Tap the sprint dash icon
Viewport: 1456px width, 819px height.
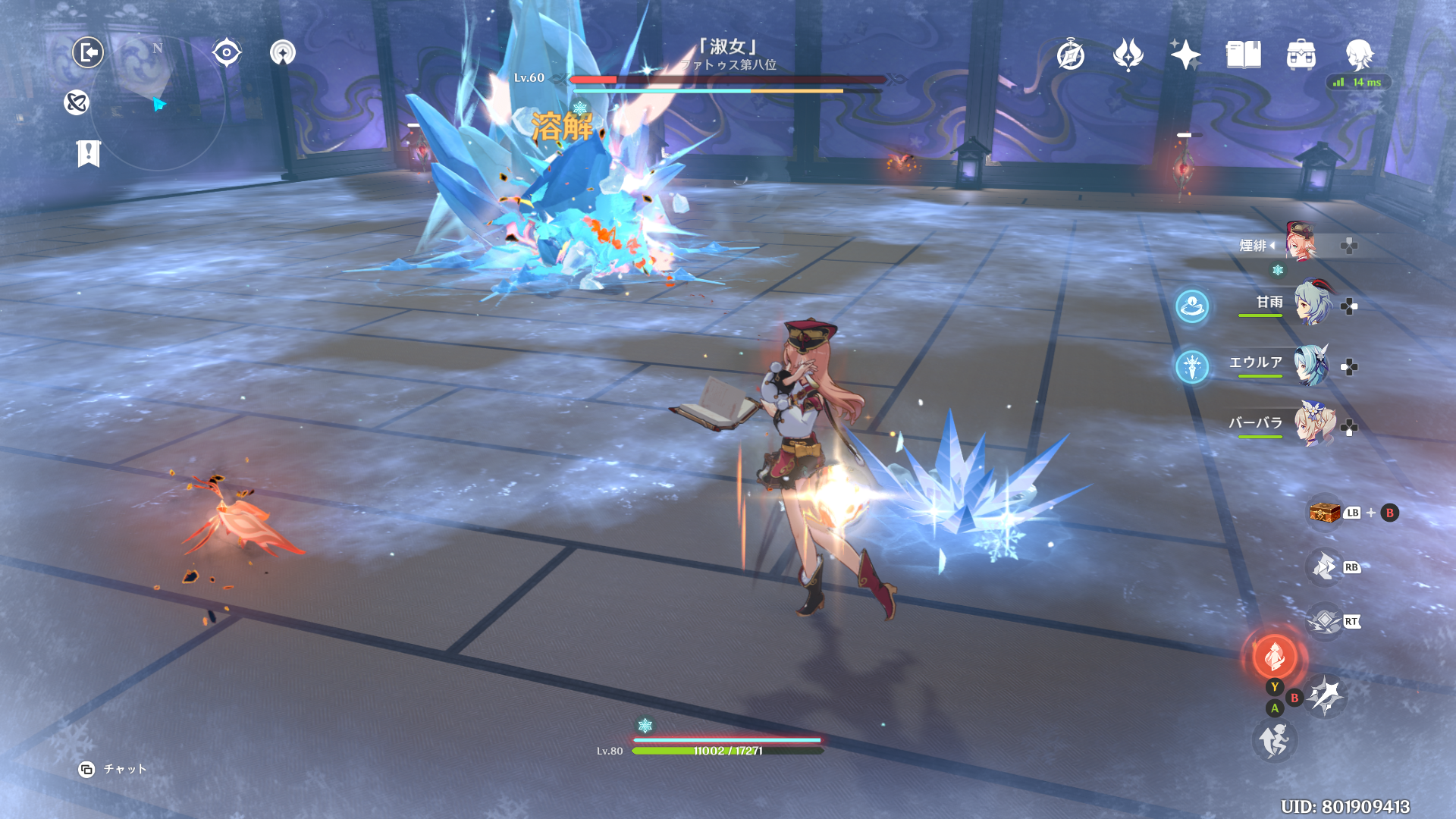pos(1274,740)
